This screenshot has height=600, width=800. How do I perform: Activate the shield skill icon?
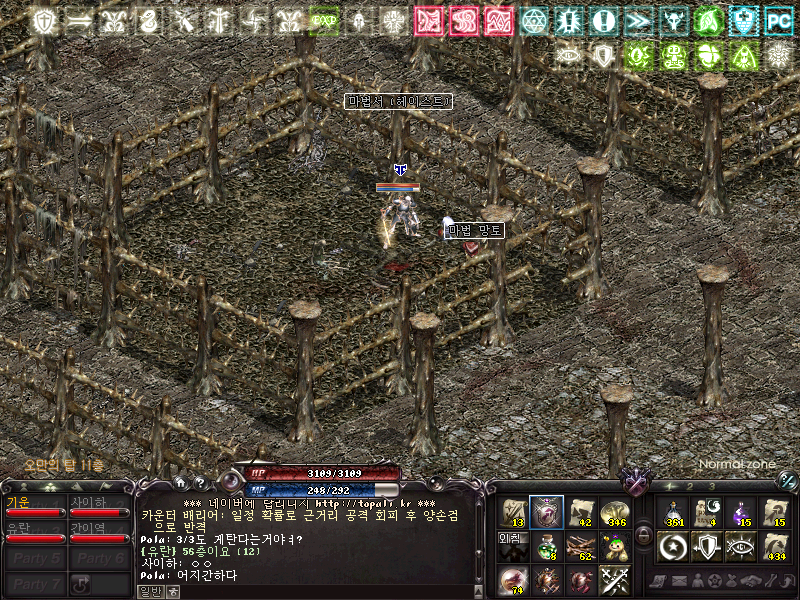(x=706, y=545)
